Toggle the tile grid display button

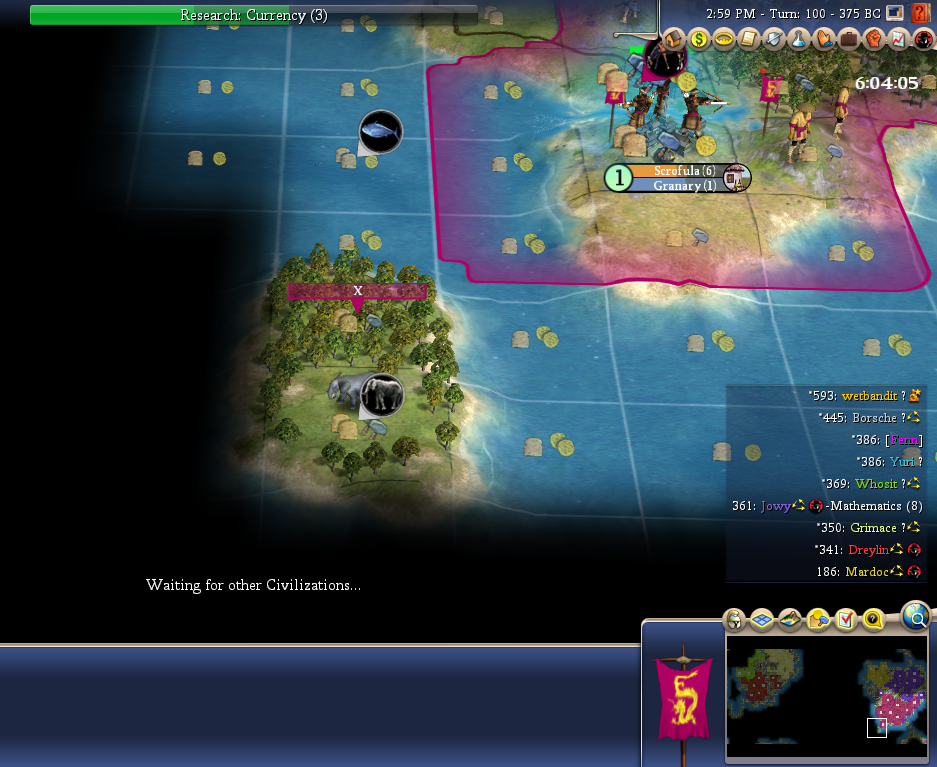(761, 620)
